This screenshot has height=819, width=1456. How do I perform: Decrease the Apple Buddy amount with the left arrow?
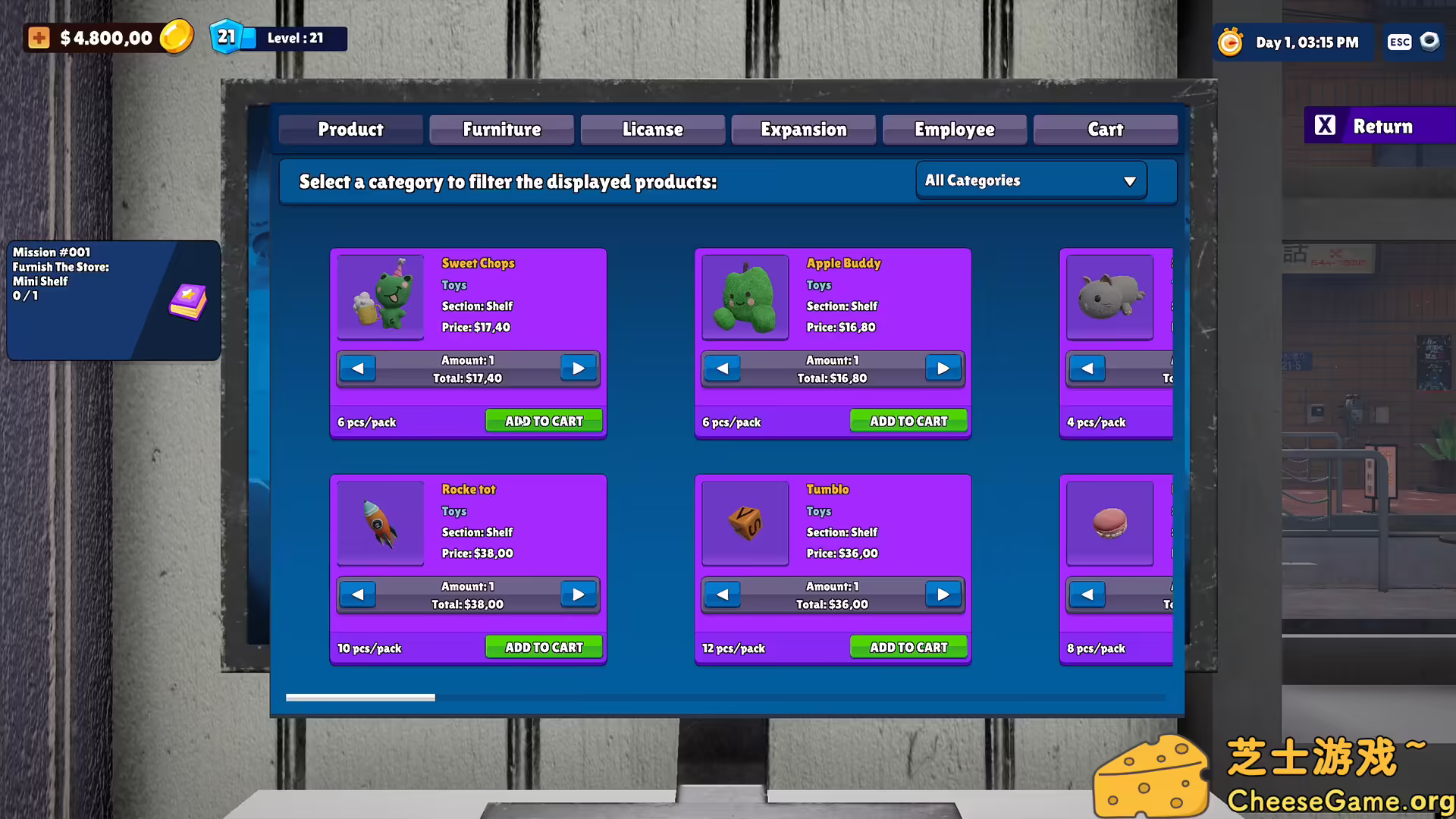(722, 368)
